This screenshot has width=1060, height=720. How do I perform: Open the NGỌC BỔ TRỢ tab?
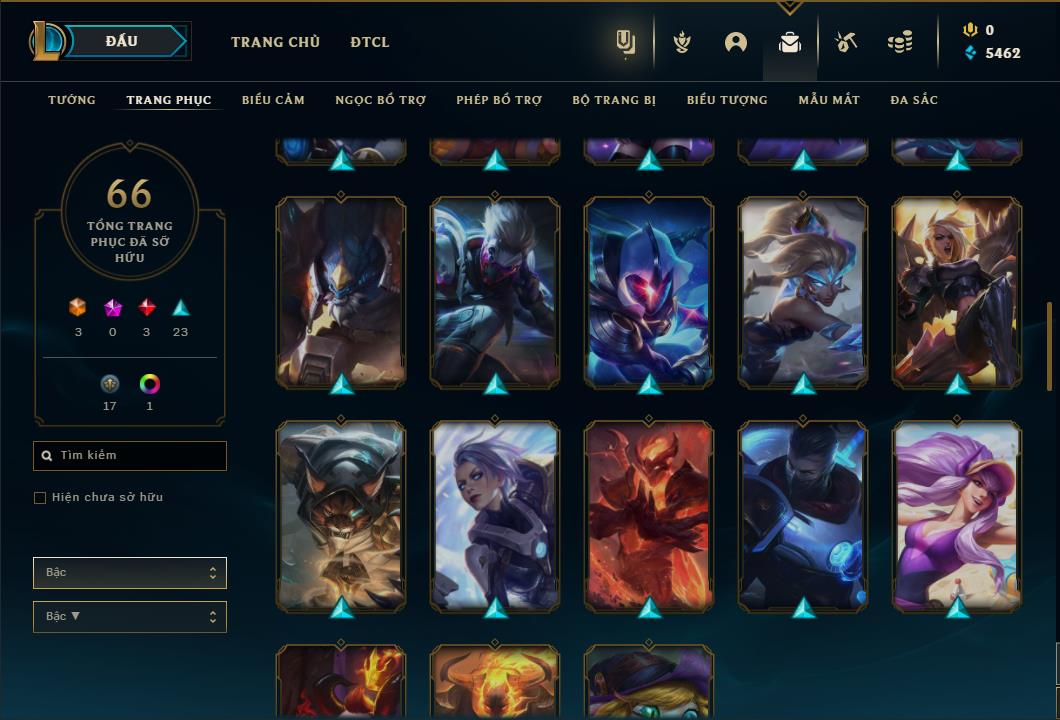point(380,100)
